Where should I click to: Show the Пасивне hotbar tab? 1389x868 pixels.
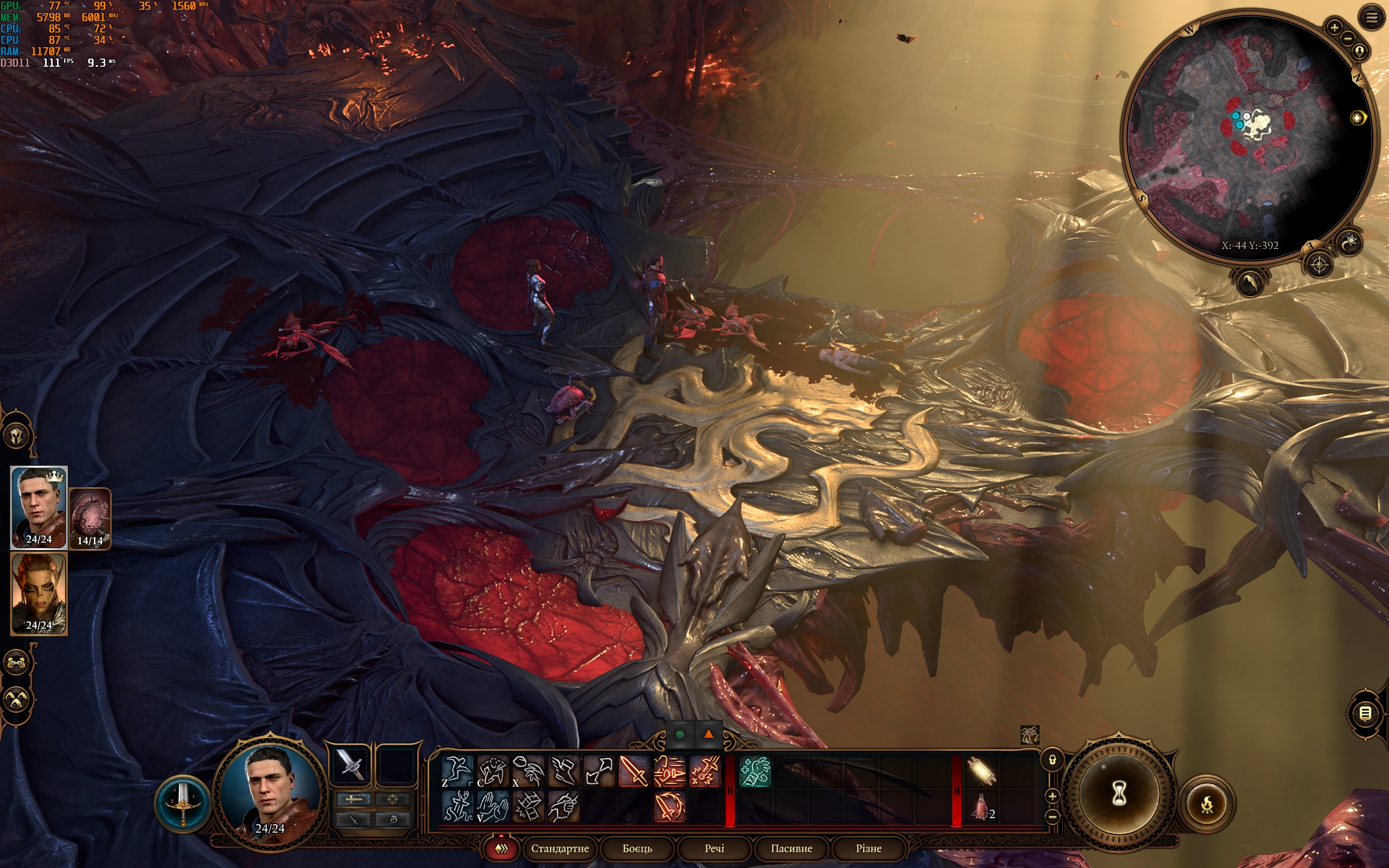(791, 848)
